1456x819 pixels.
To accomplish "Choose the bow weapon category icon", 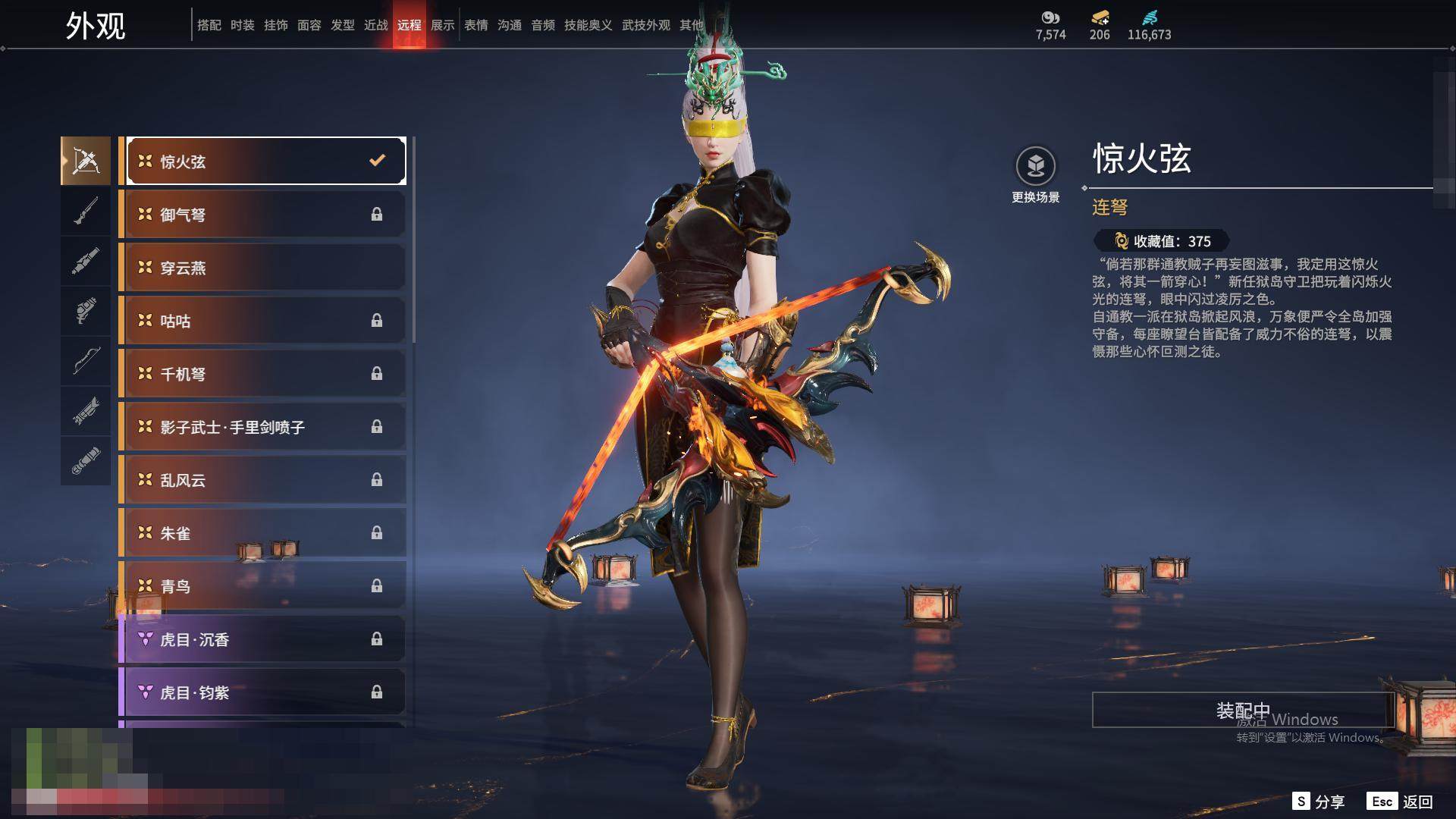I will [x=86, y=361].
